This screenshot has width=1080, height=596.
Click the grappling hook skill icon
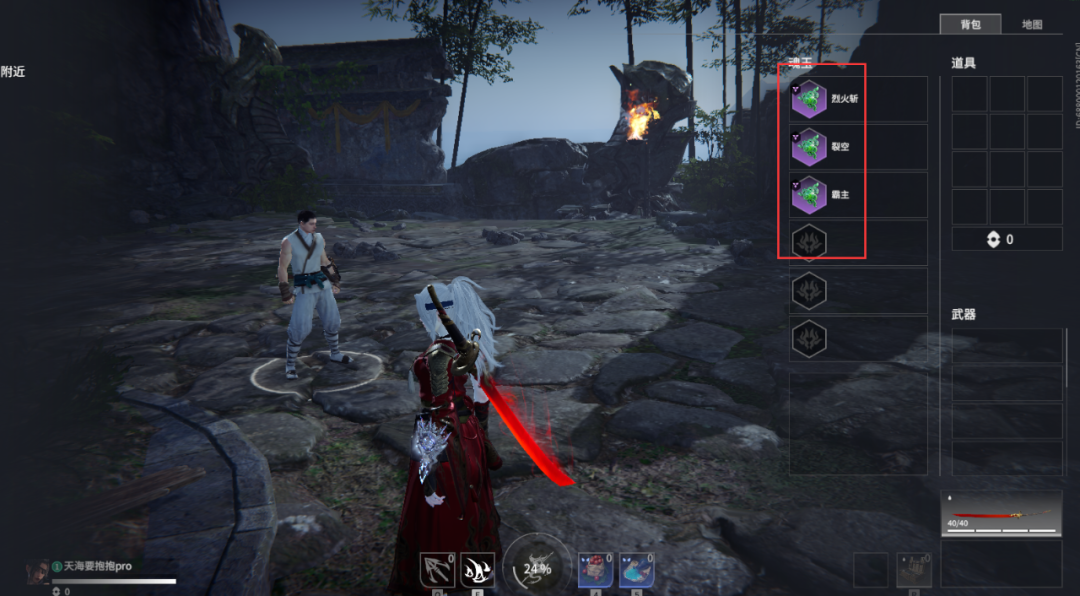coord(437,570)
